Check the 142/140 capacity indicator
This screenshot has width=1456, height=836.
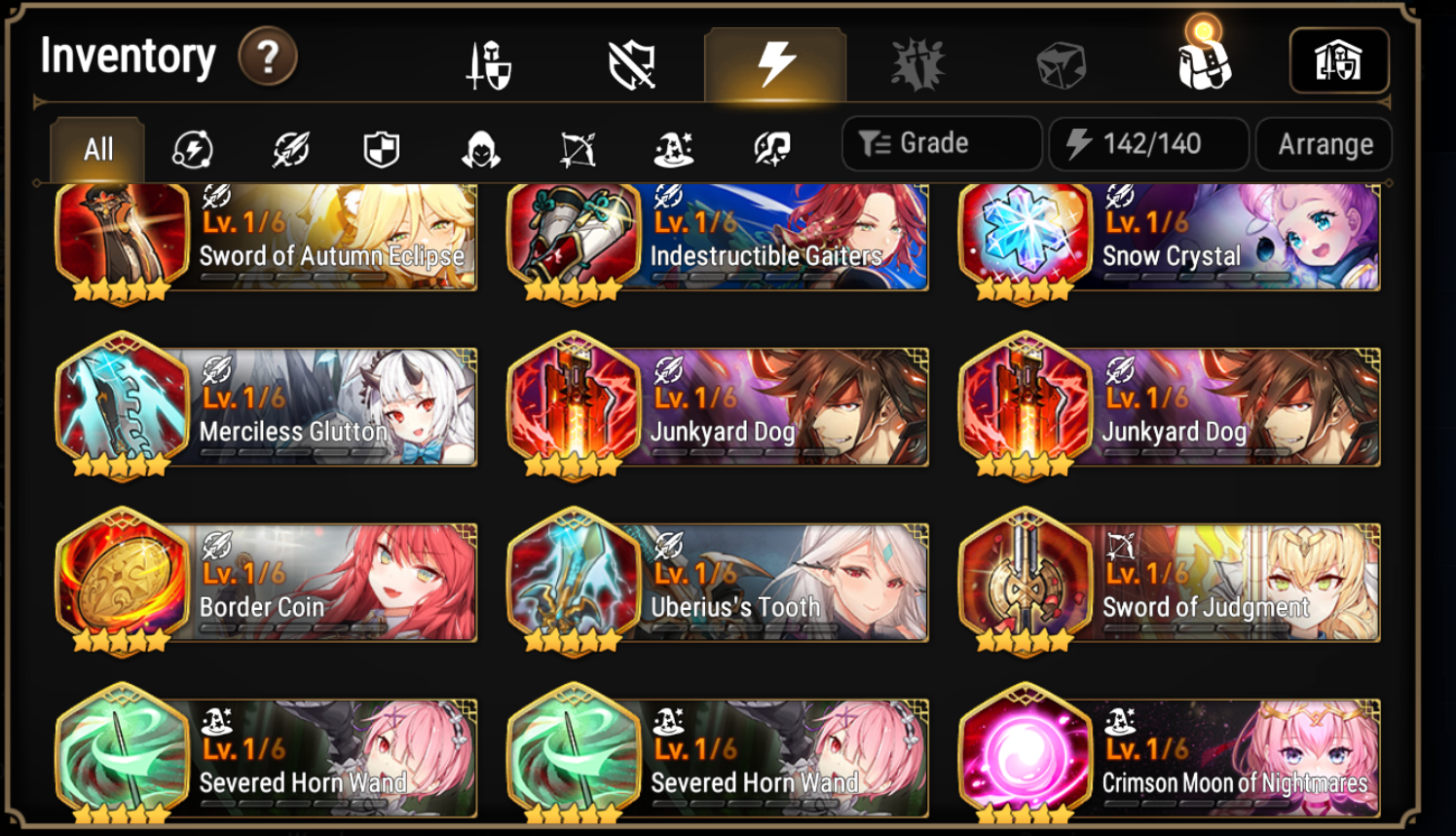click(1148, 142)
